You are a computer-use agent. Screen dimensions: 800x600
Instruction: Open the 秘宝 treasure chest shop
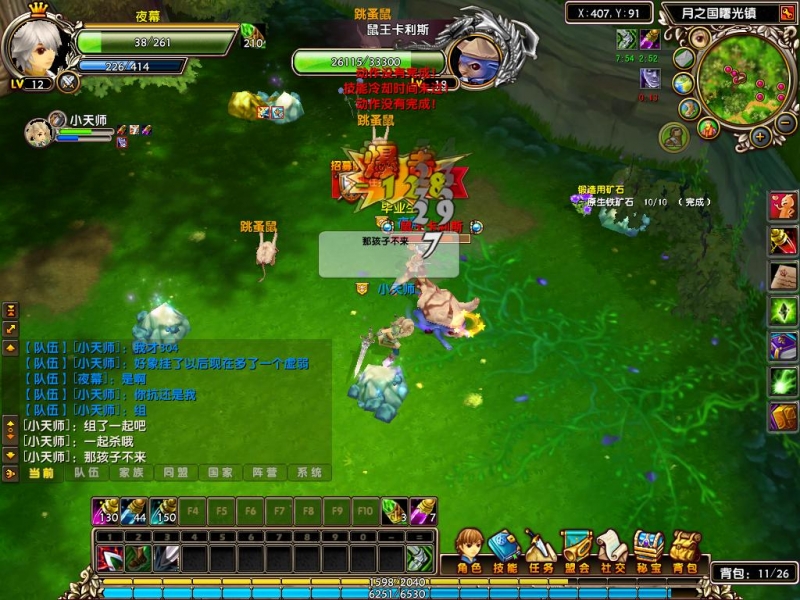point(649,548)
